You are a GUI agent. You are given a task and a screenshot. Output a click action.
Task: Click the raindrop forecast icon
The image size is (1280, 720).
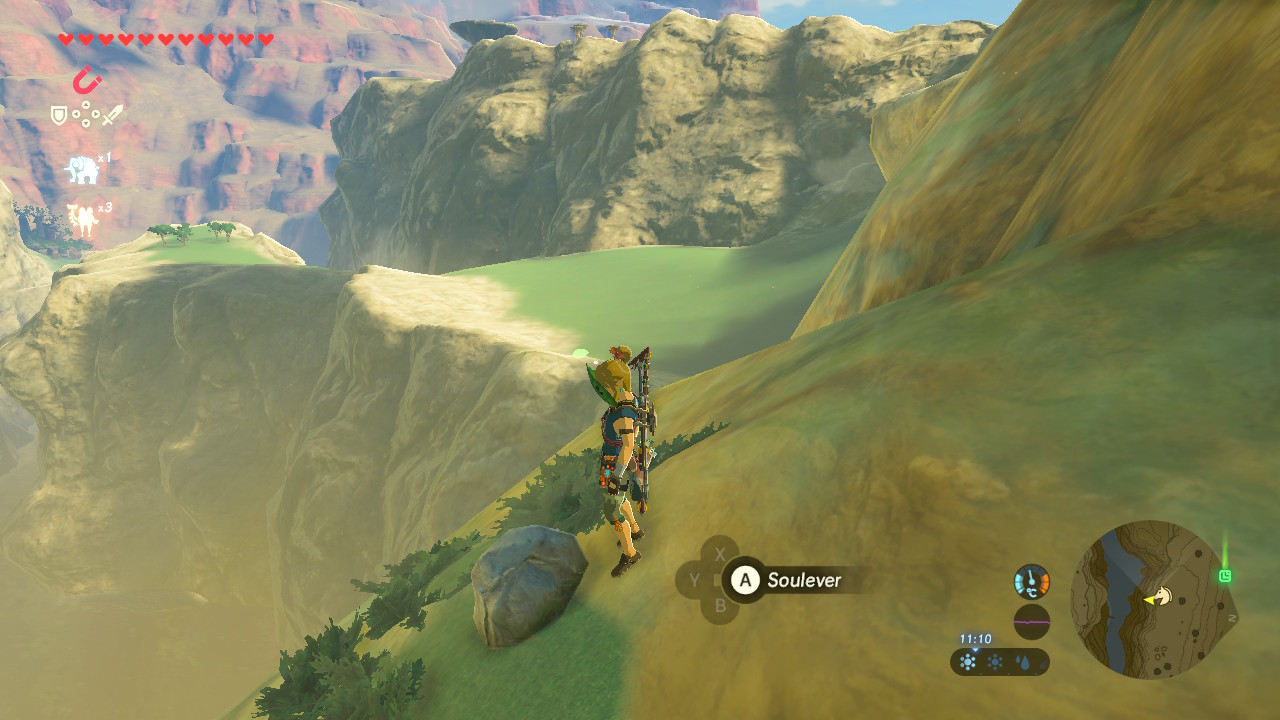pos(1025,662)
